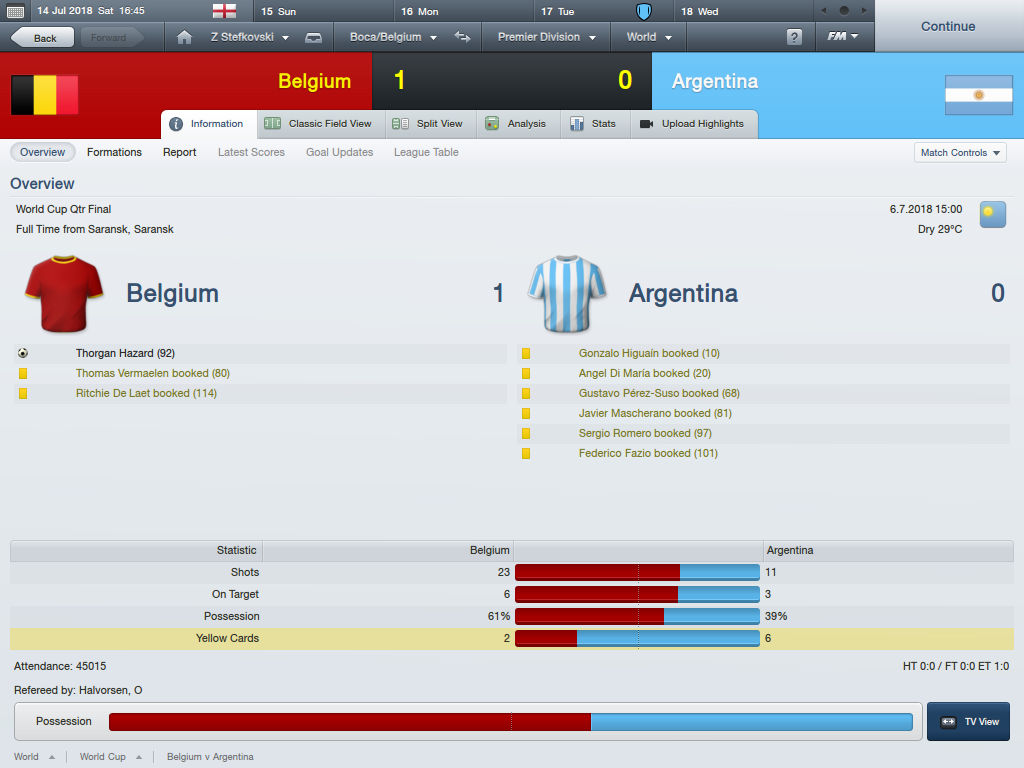Screen dimensions: 1024x768
Task: Click the Continue button
Action: pos(947,27)
